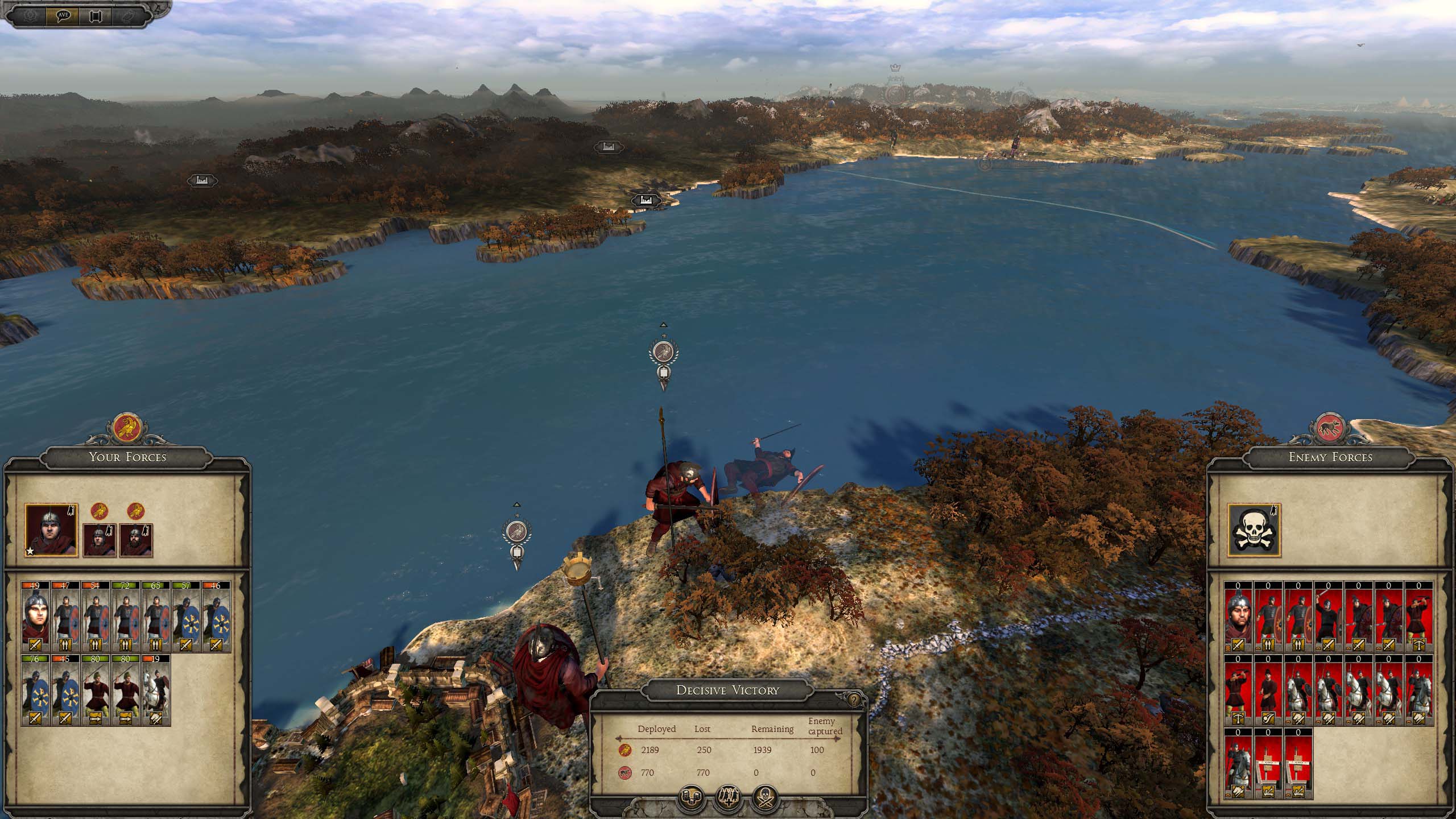
Task: Click the enemy general's red unit card
Action: click(1239, 617)
